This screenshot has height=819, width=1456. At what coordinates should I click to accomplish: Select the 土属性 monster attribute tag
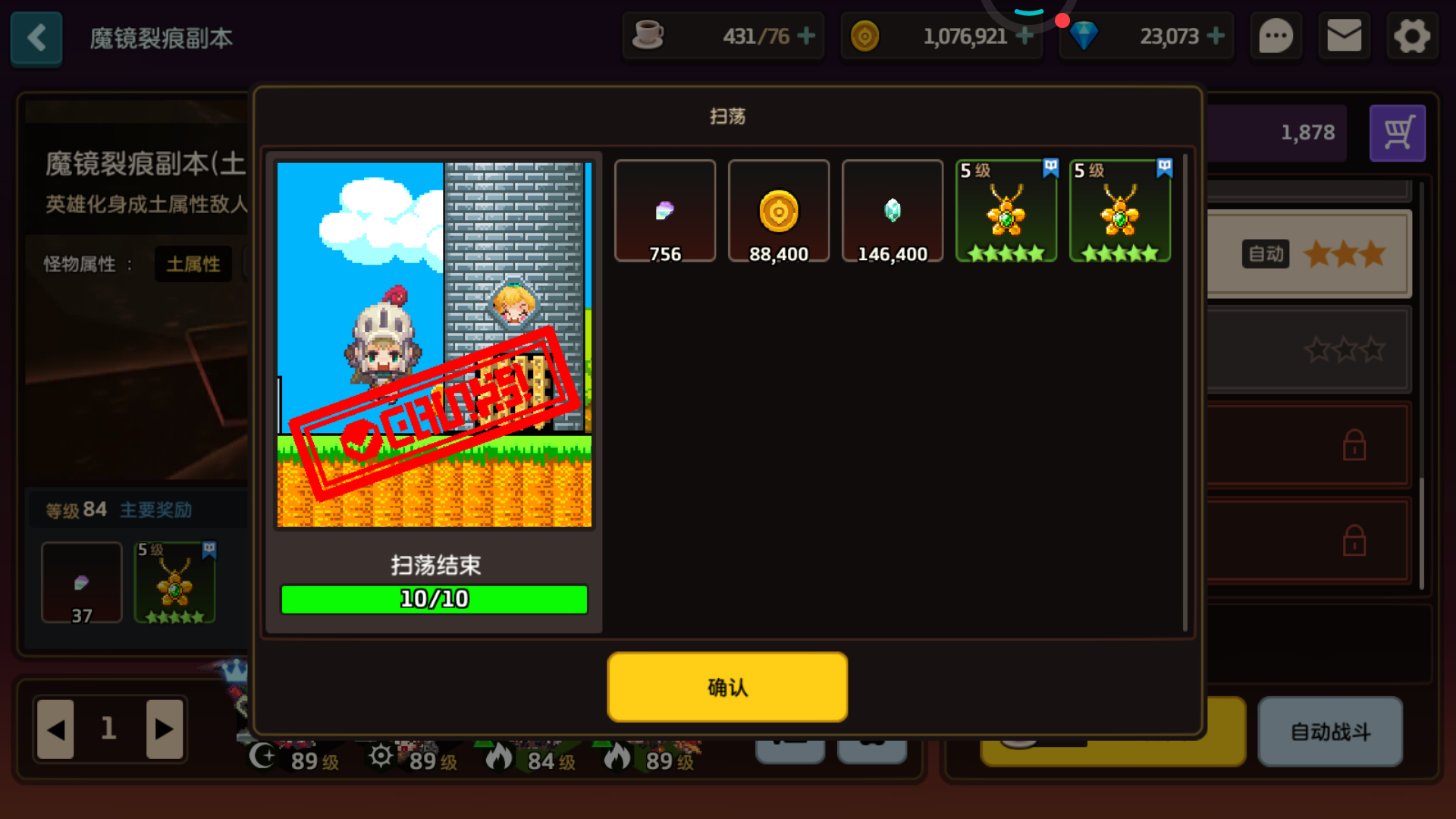(x=193, y=264)
